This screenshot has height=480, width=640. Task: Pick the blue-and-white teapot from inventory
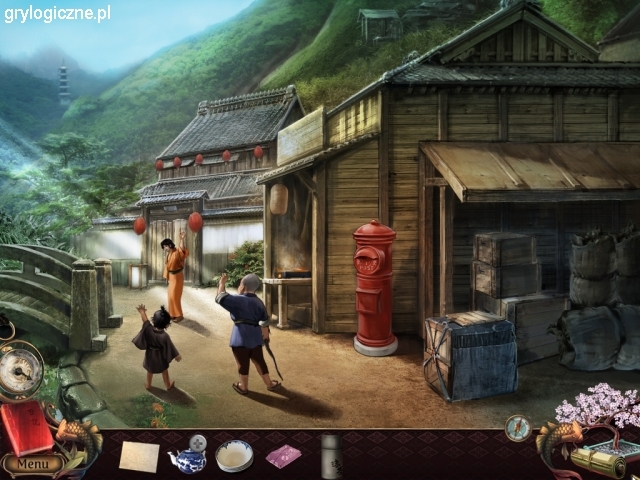[x=188, y=456]
